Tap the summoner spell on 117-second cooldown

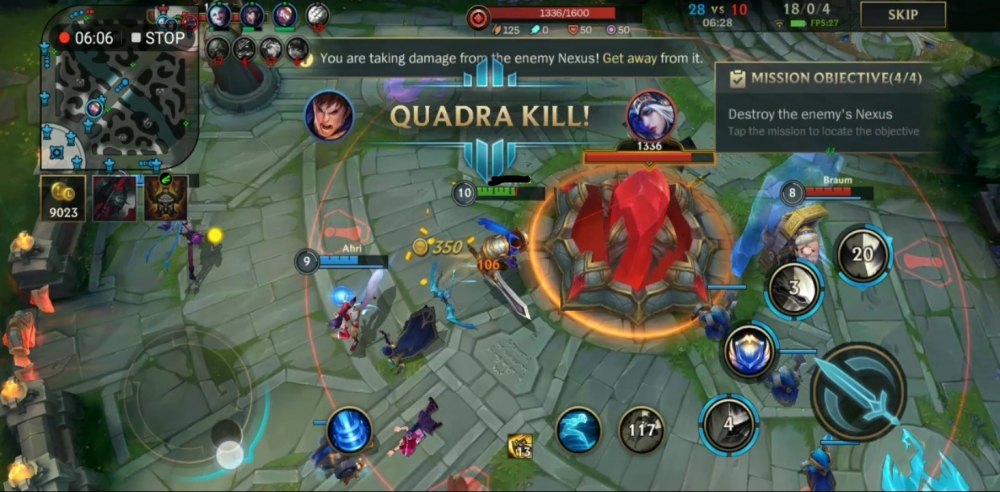641,430
